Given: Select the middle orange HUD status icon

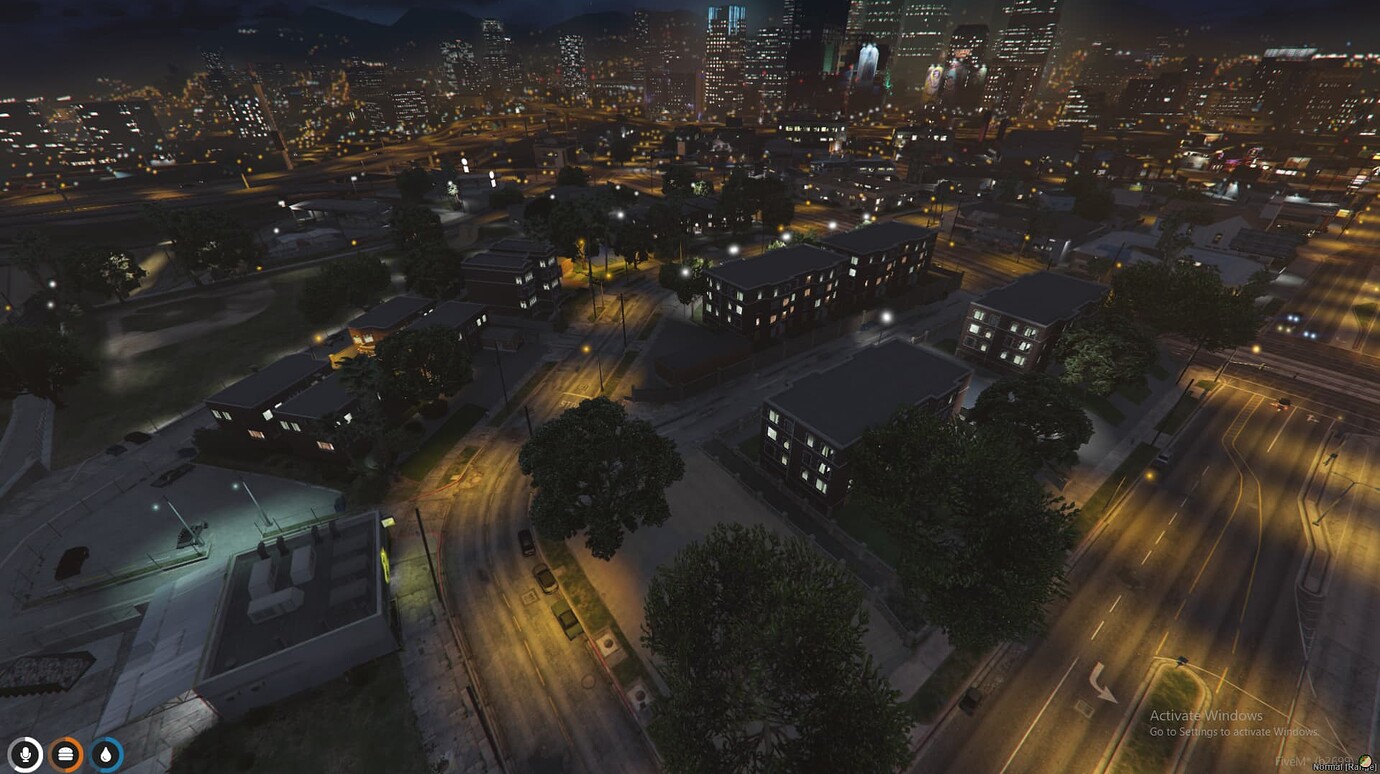Looking at the screenshot, I should click(x=64, y=754).
